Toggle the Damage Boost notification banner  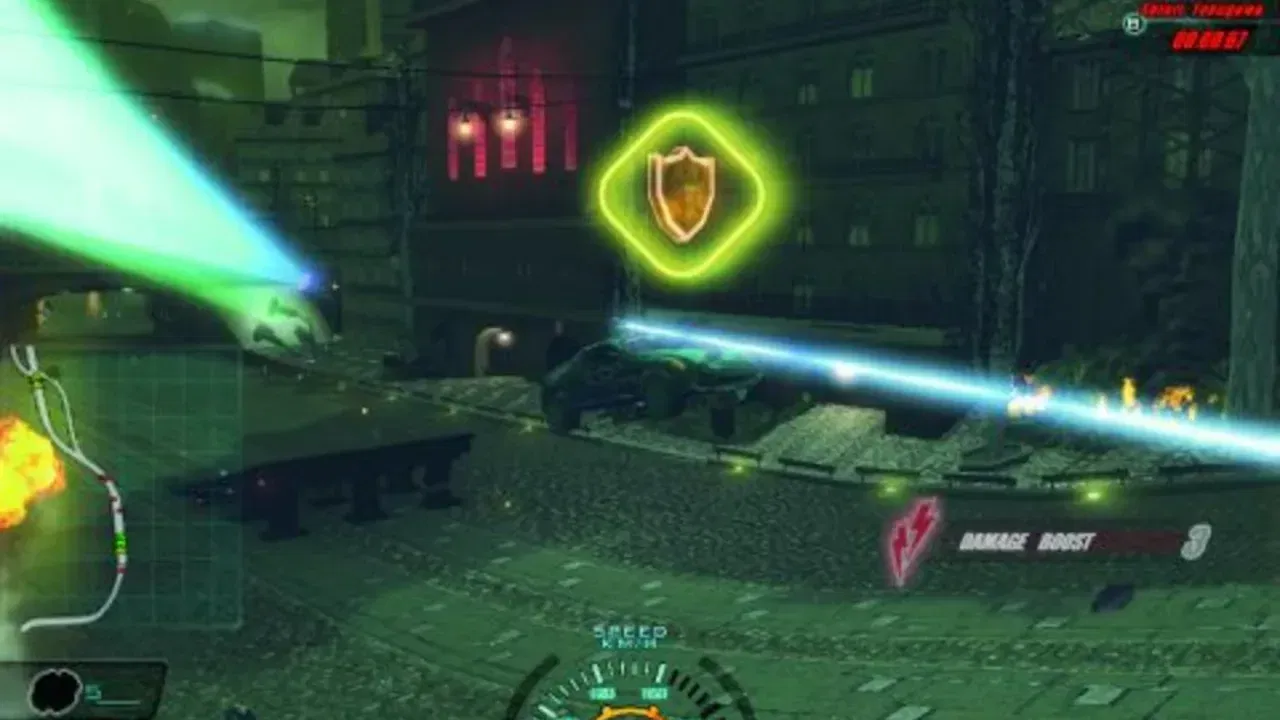pyautogui.click(x=1050, y=537)
